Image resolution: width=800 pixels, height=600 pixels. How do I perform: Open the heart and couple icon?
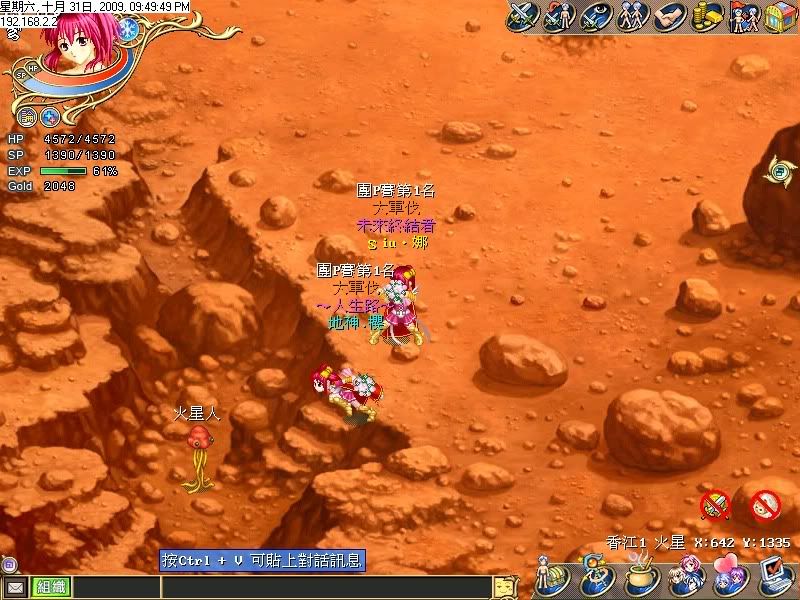coord(726,577)
